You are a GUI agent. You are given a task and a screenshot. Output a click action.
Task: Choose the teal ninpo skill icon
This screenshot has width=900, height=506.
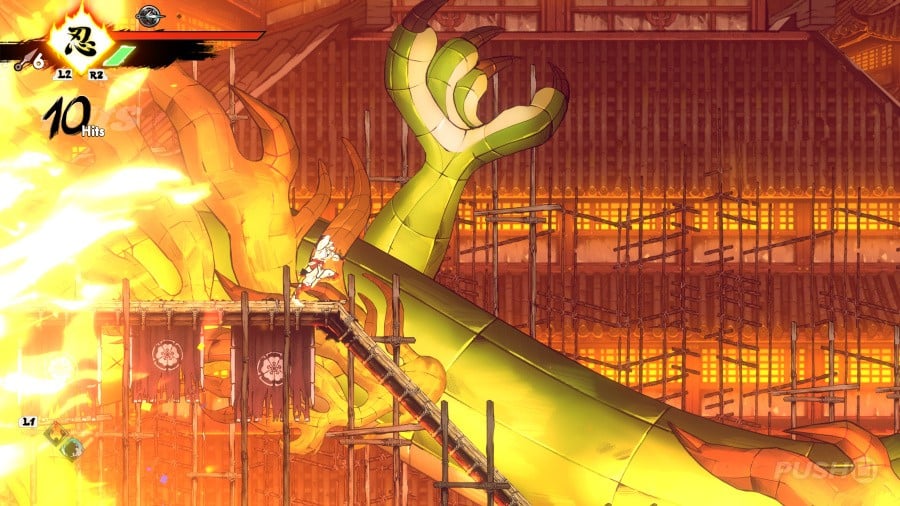(x=70, y=449)
